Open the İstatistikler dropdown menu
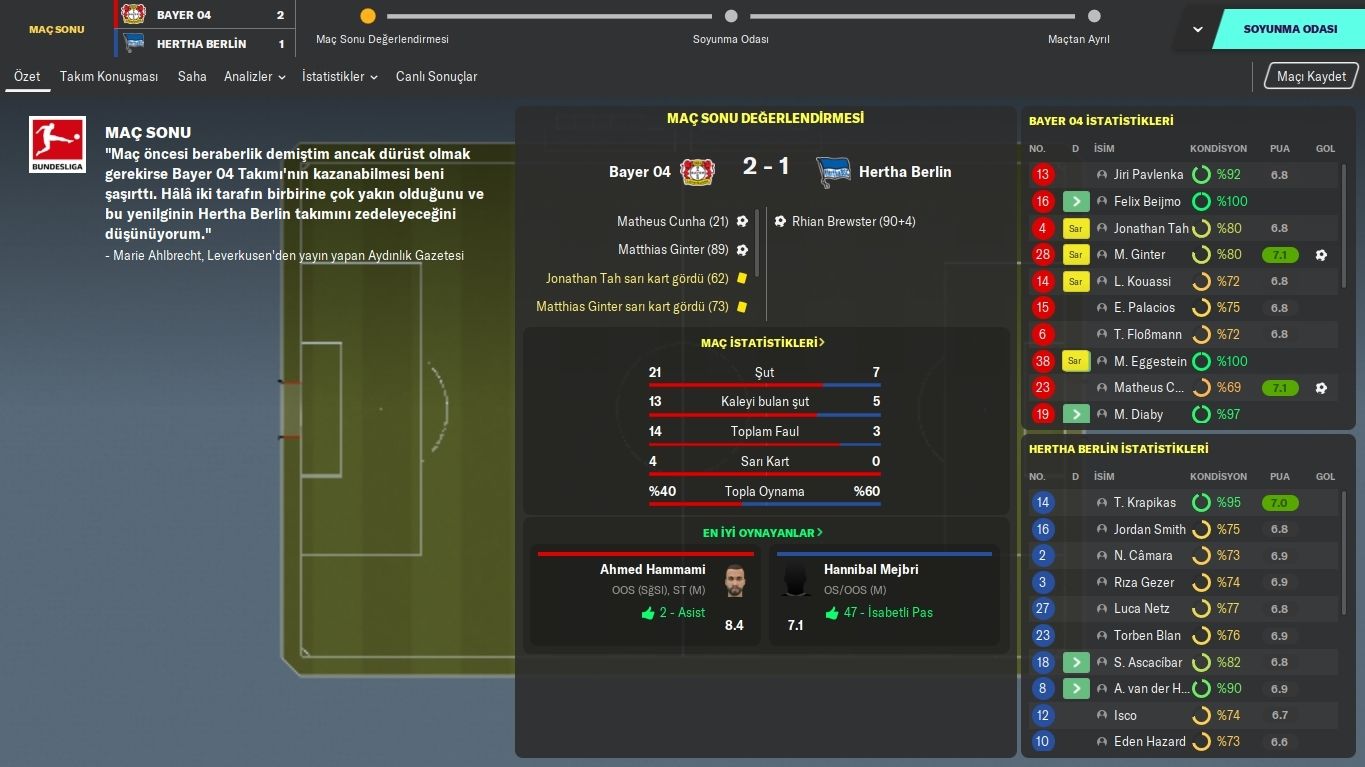This screenshot has width=1365, height=767. click(339, 76)
